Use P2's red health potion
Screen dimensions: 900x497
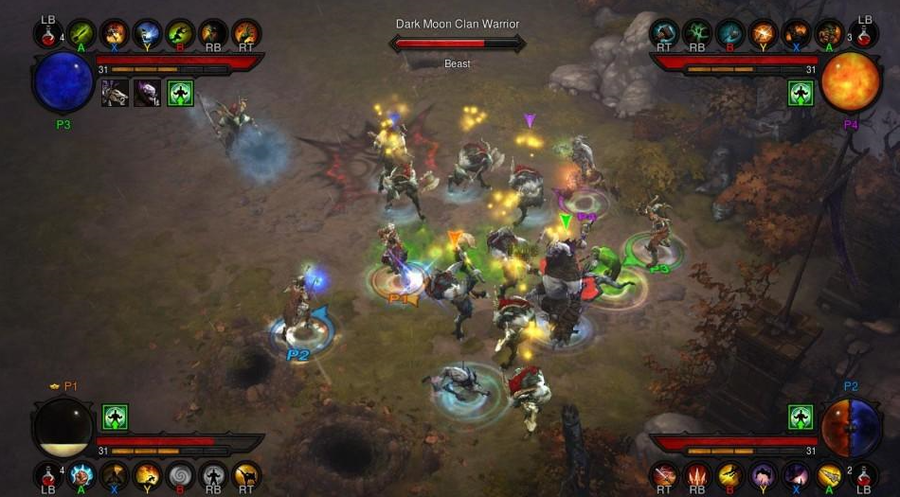tap(862, 476)
